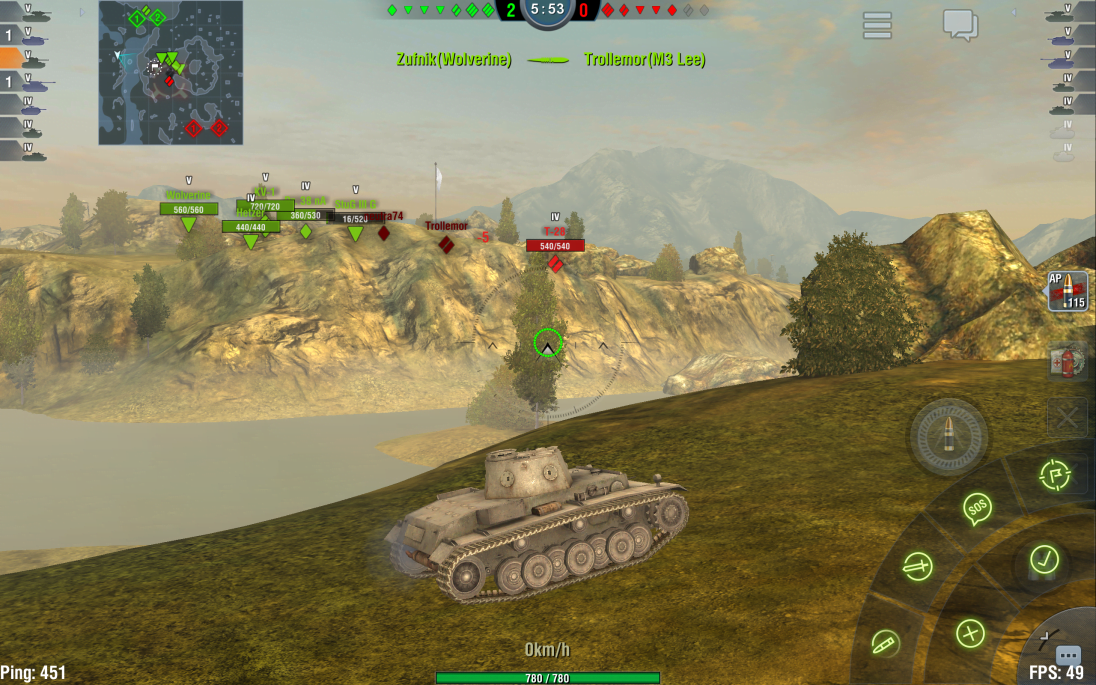Choose the flag crosshair capture-base command
1096x685 pixels.
point(1054,475)
